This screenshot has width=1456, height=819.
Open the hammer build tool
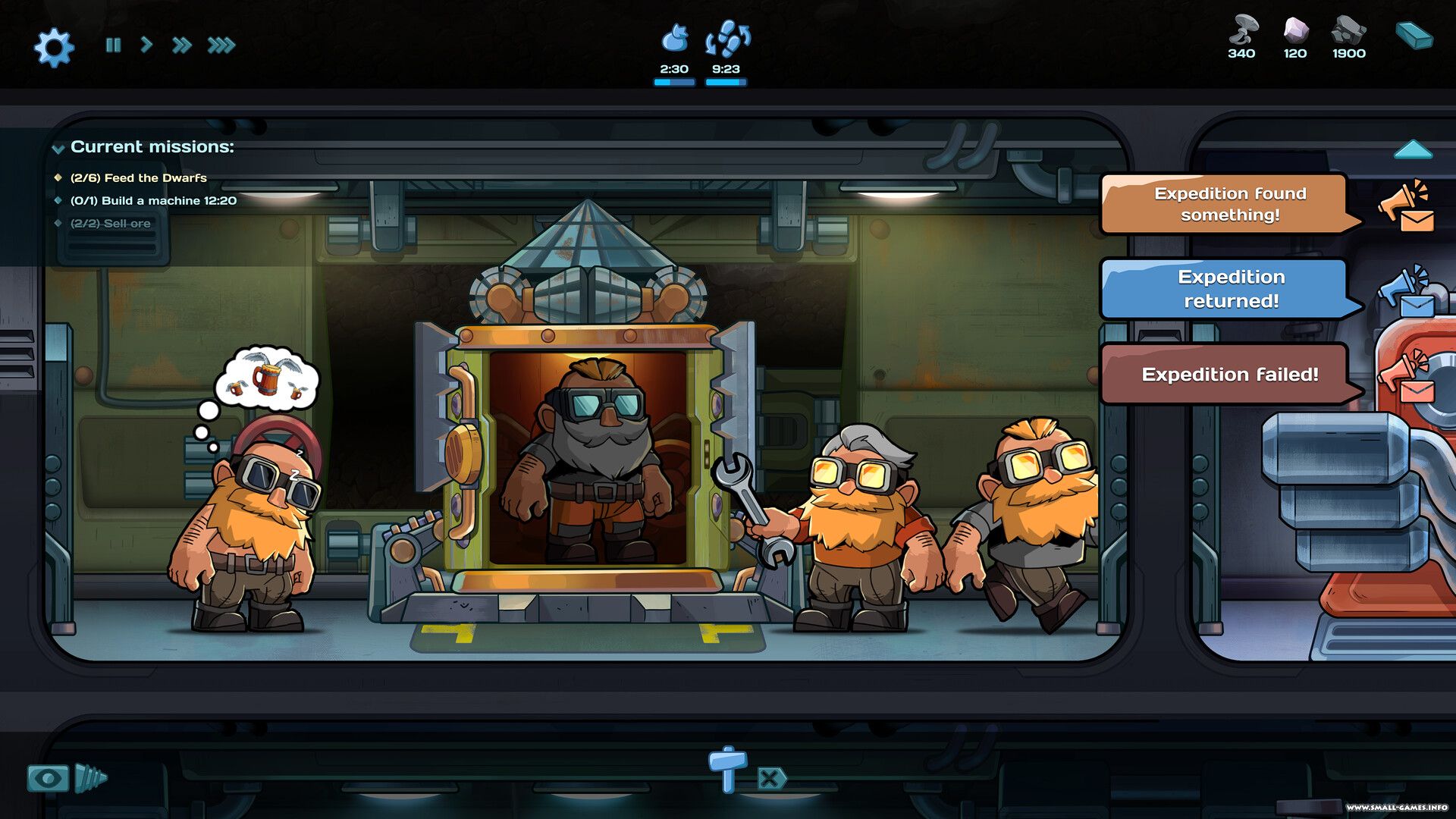[727, 768]
